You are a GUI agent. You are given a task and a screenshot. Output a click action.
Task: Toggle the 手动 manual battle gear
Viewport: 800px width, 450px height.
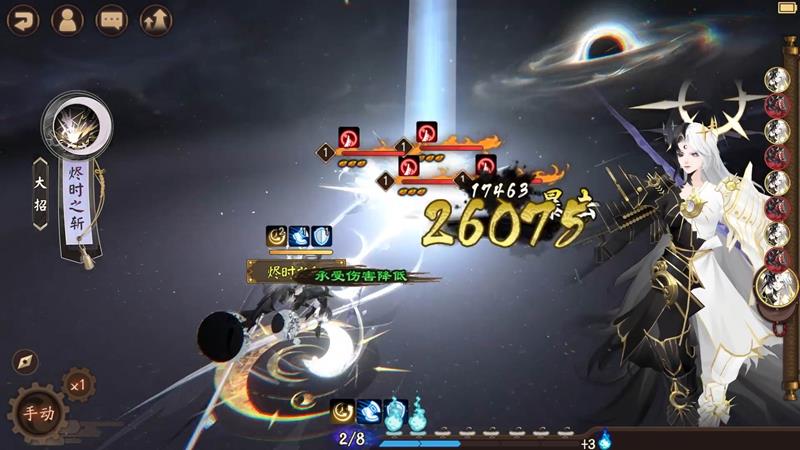(39, 412)
